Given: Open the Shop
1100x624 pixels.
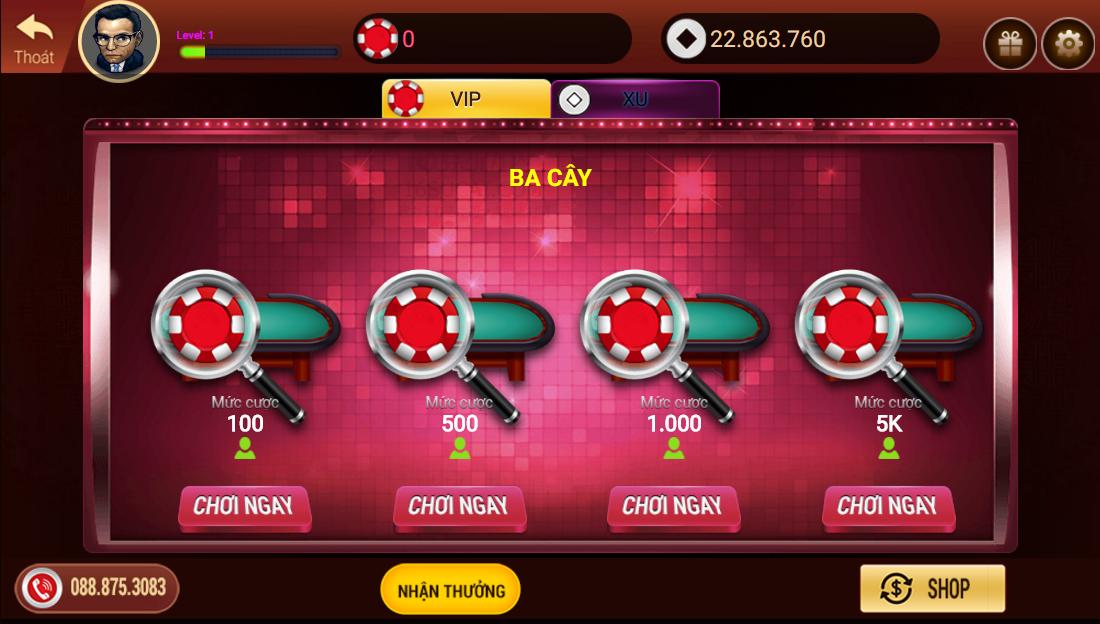Looking at the screenshot, I should click(932, 588).
